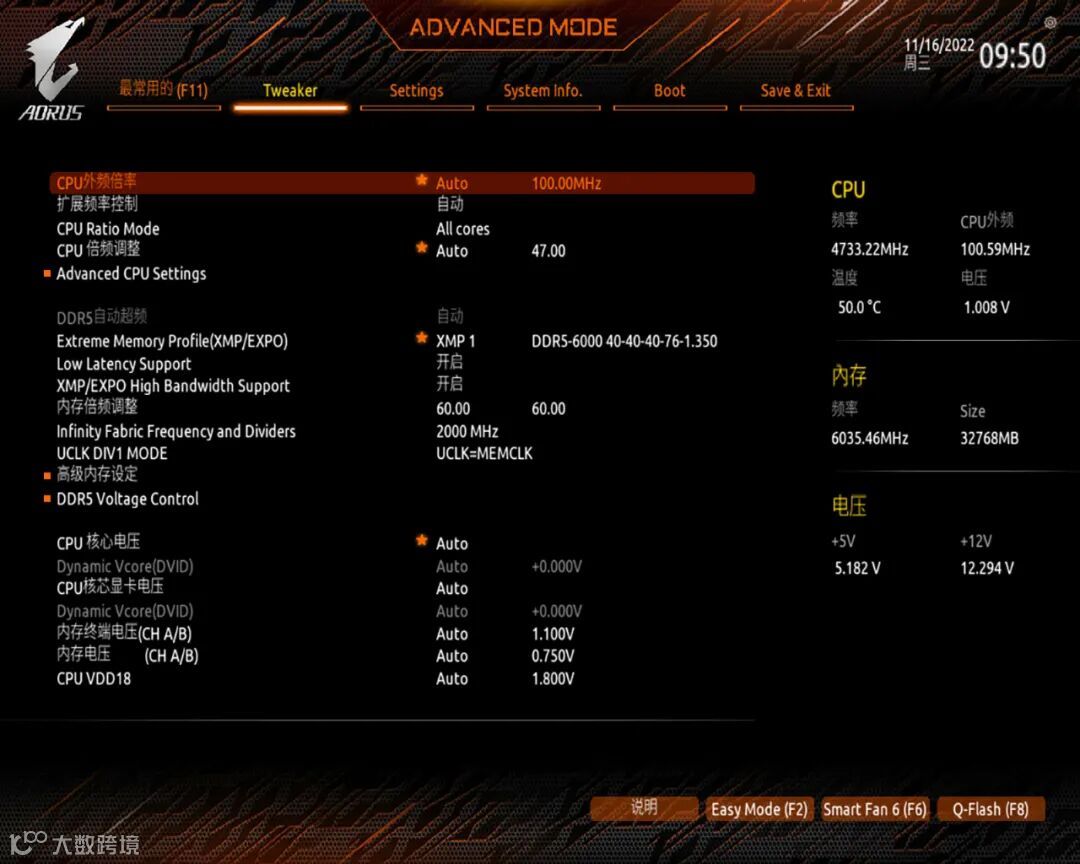Open Smart Fan 6 (F6)

coord(875,809)
